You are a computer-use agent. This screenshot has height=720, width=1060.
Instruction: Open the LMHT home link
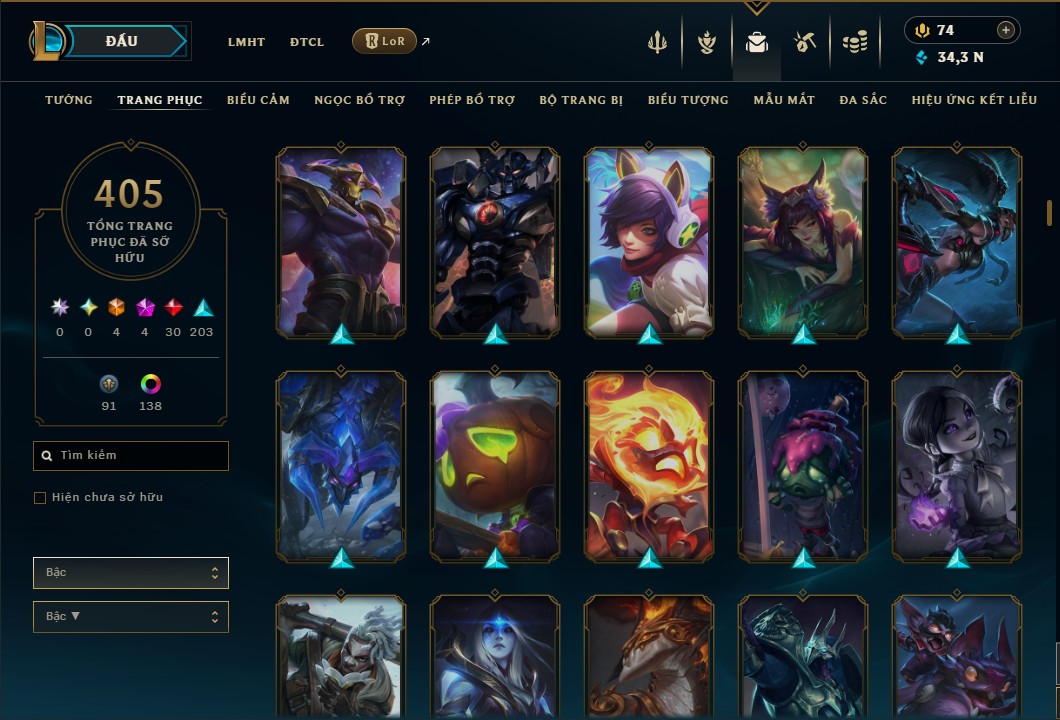pyautogui.click(x=246, y=42)
